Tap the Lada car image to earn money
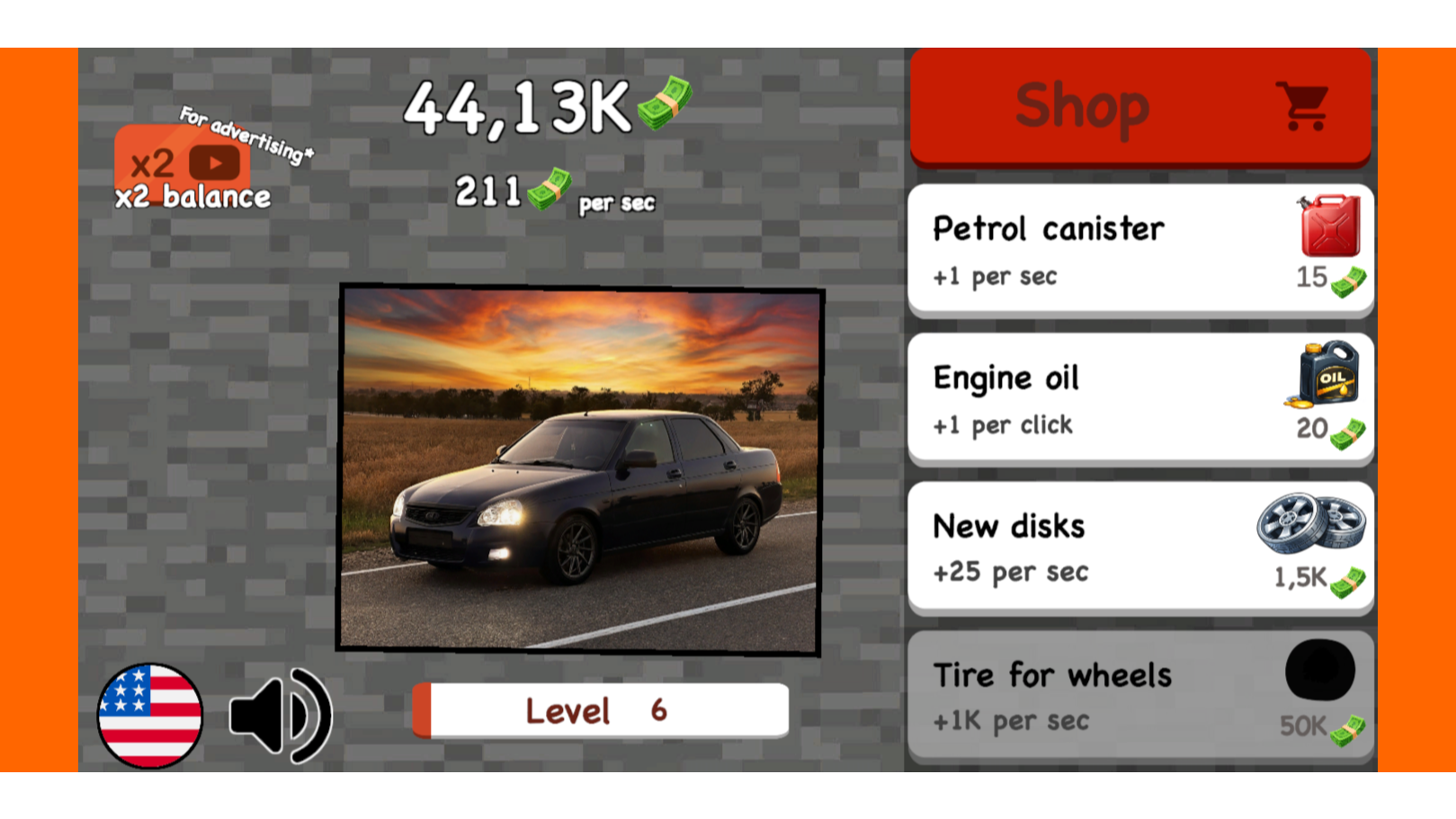The image size is (1456, 819). tap(580, 469)
